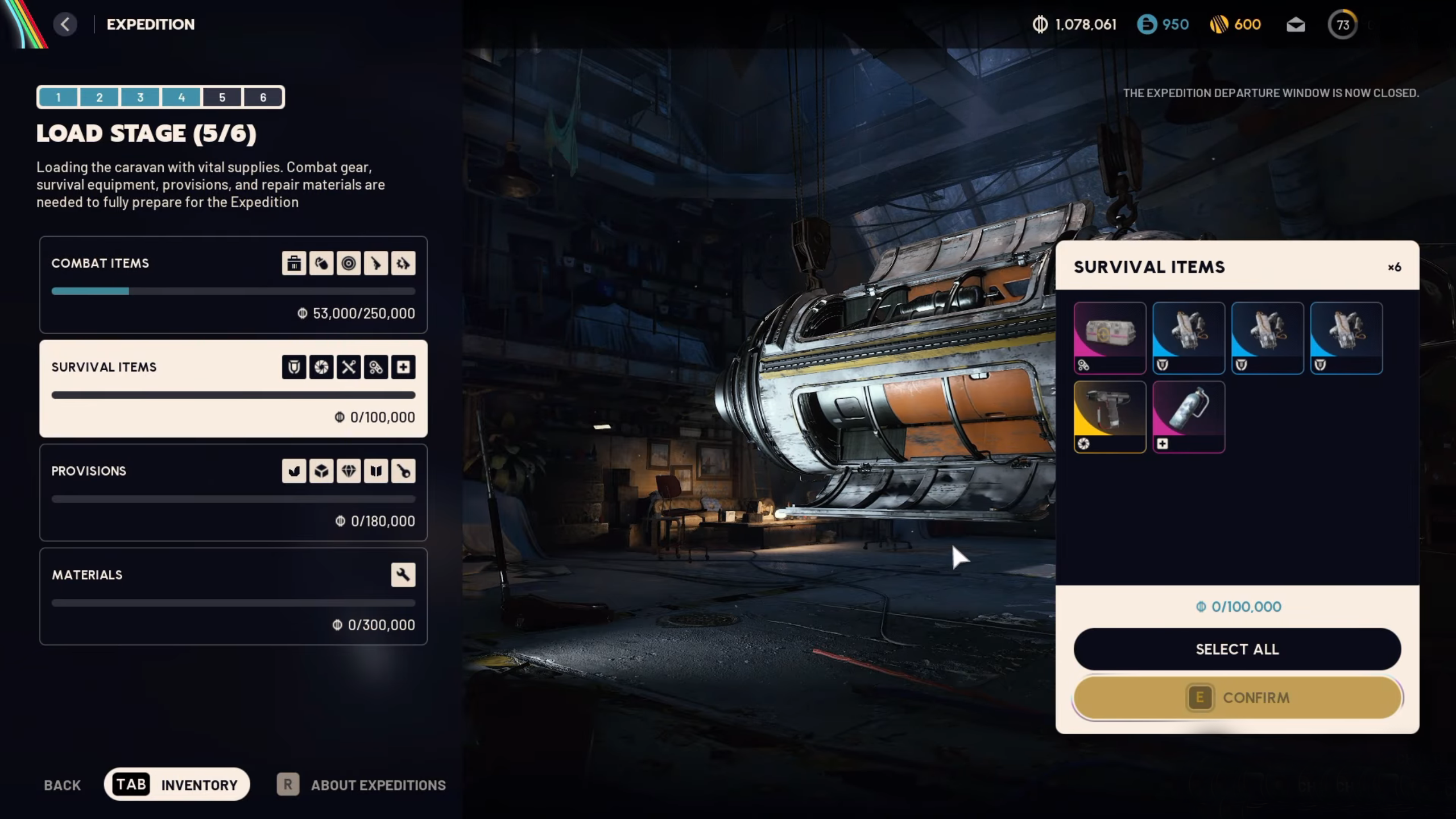Toggle the oxygen tank survival item
1456x819 pixels.
1189,416
